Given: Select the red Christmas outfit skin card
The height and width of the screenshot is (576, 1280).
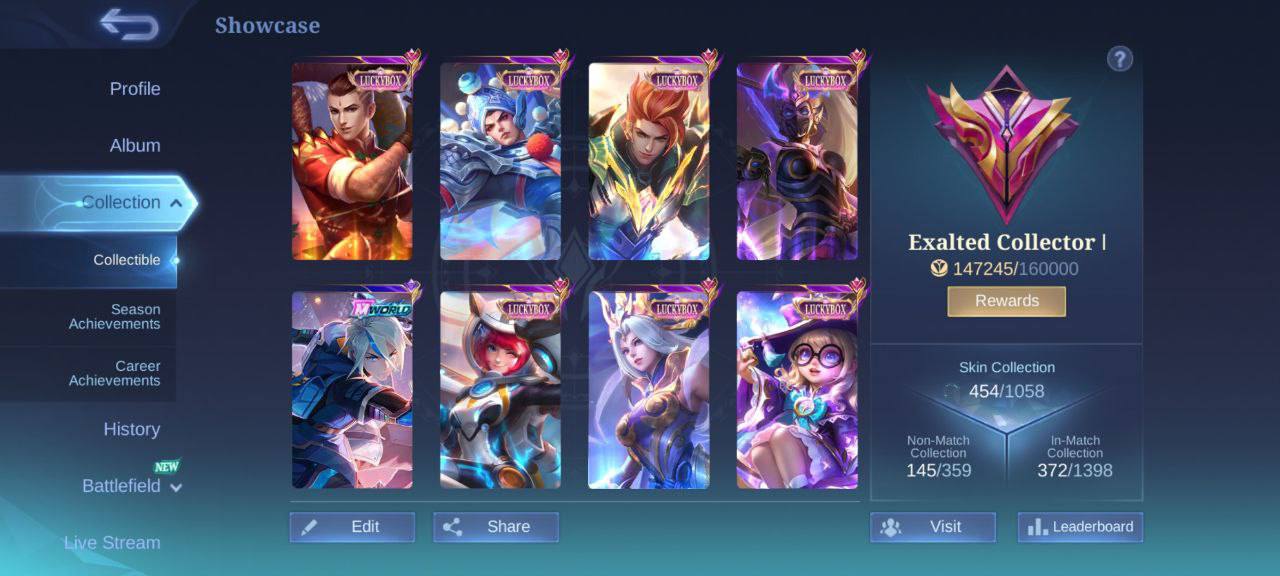Looking at the screenshot, I should tap(352, 162).
